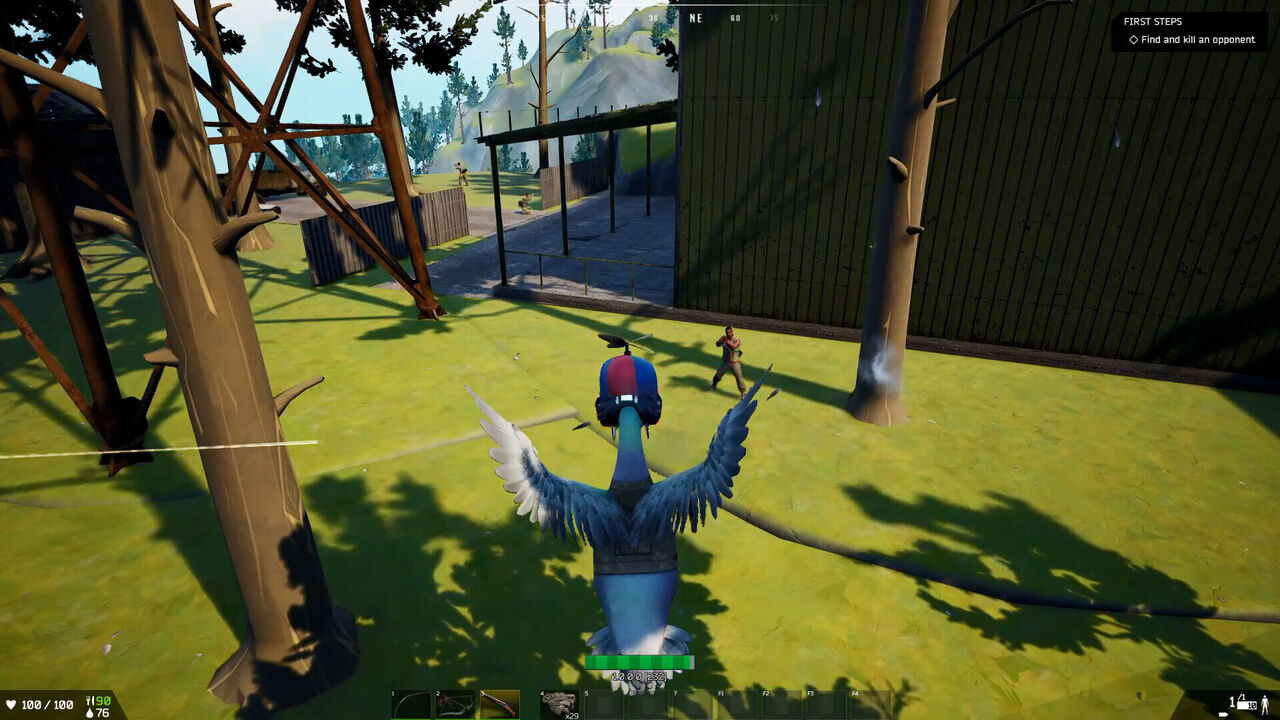The width and height of the screenshot is (1280, 720).
Task: Click the NE heading on the top compass
Action: coord(696,17)
